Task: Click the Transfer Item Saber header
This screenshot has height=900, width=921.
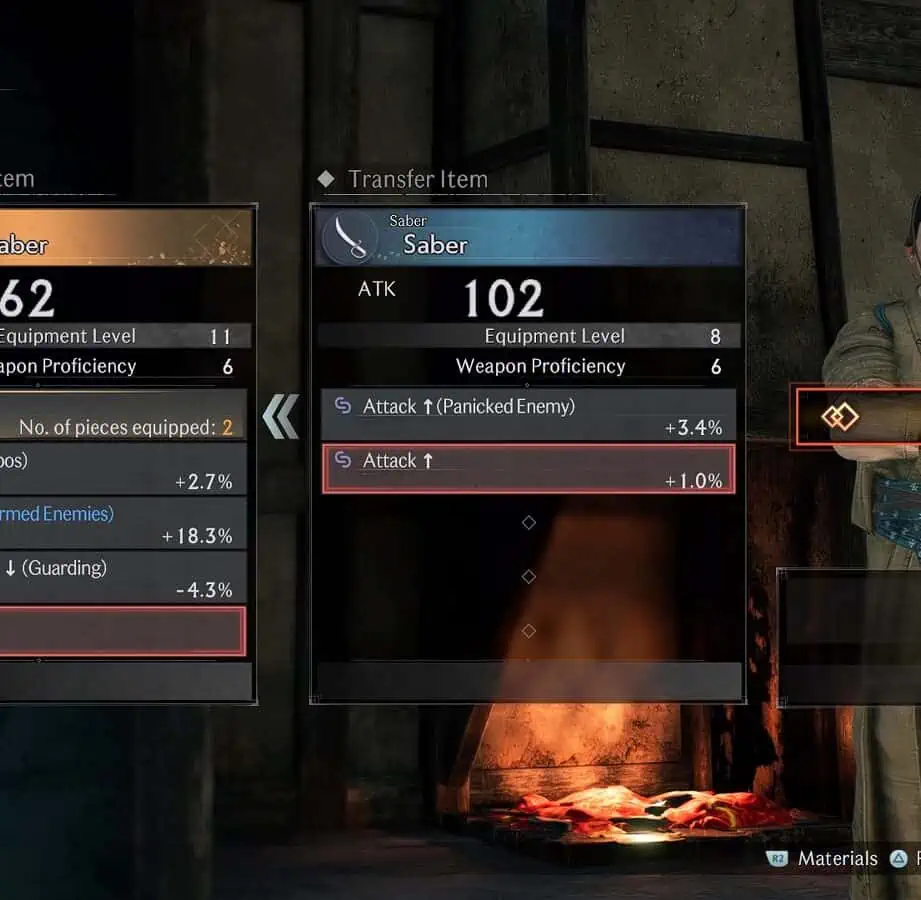Action: pyautogui.click(x=528, y=237)
